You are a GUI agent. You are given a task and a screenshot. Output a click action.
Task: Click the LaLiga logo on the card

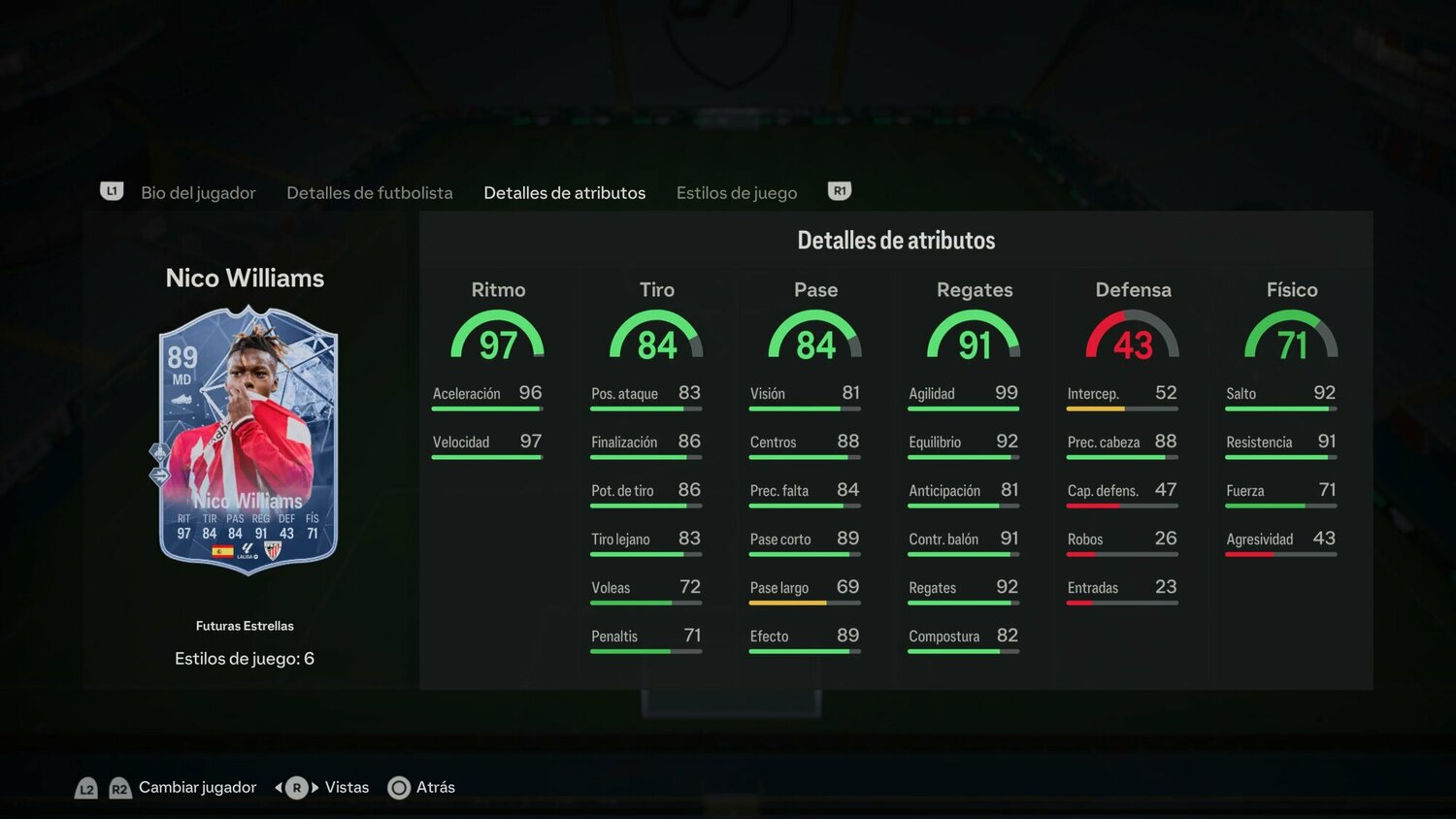pos(248,549)
